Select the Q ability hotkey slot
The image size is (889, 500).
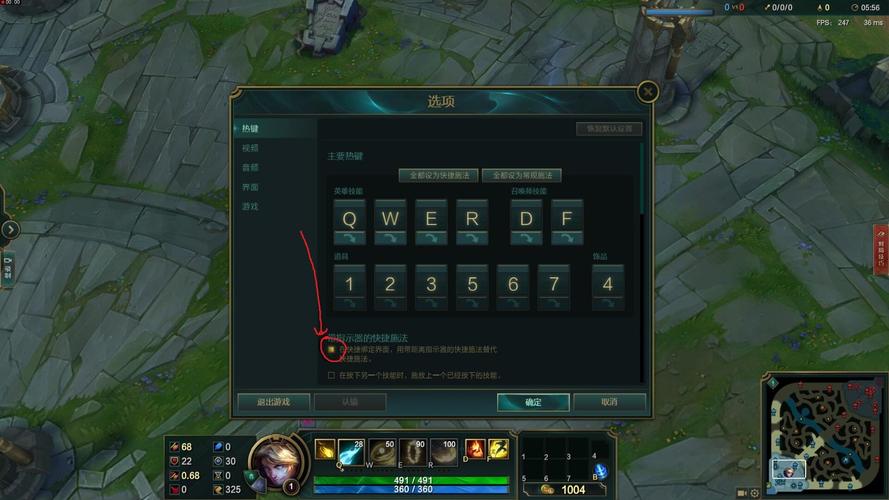pos(349,217)
